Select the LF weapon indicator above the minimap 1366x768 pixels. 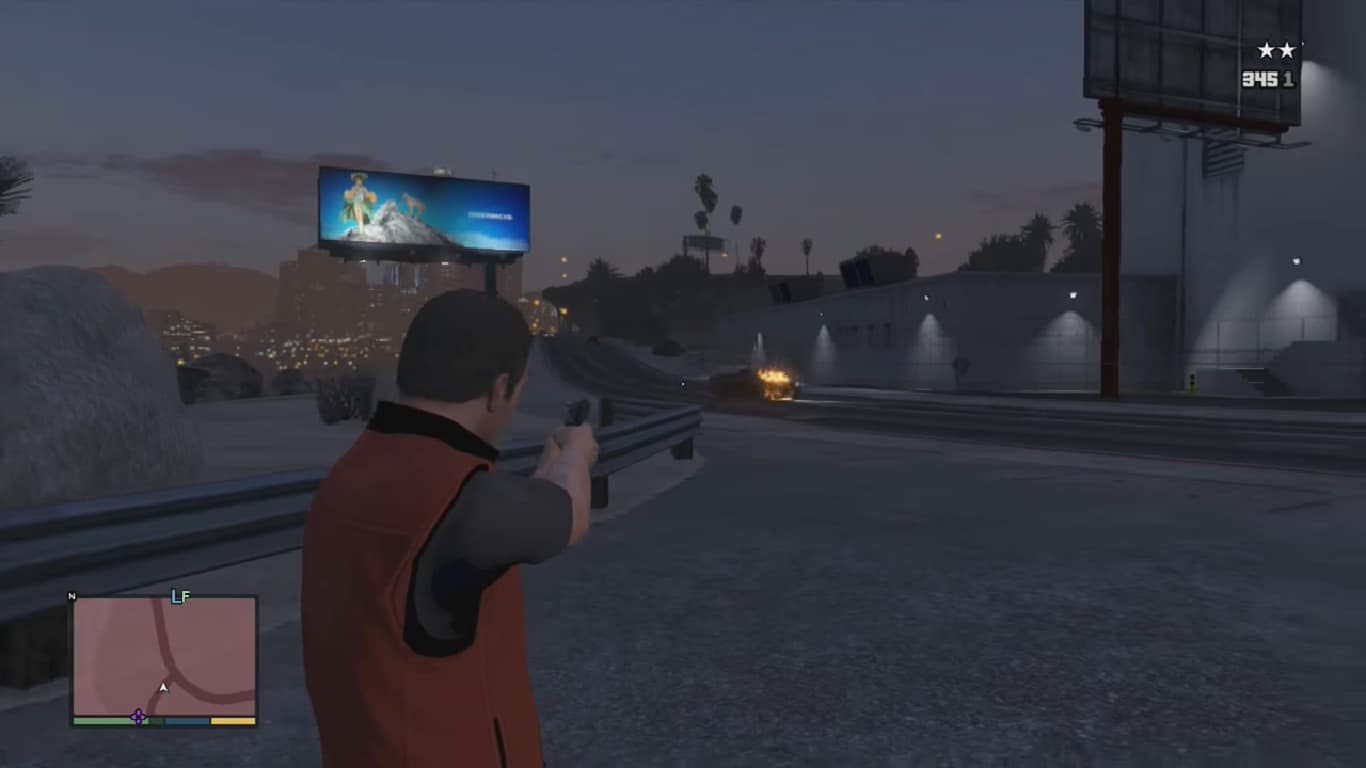180,594
